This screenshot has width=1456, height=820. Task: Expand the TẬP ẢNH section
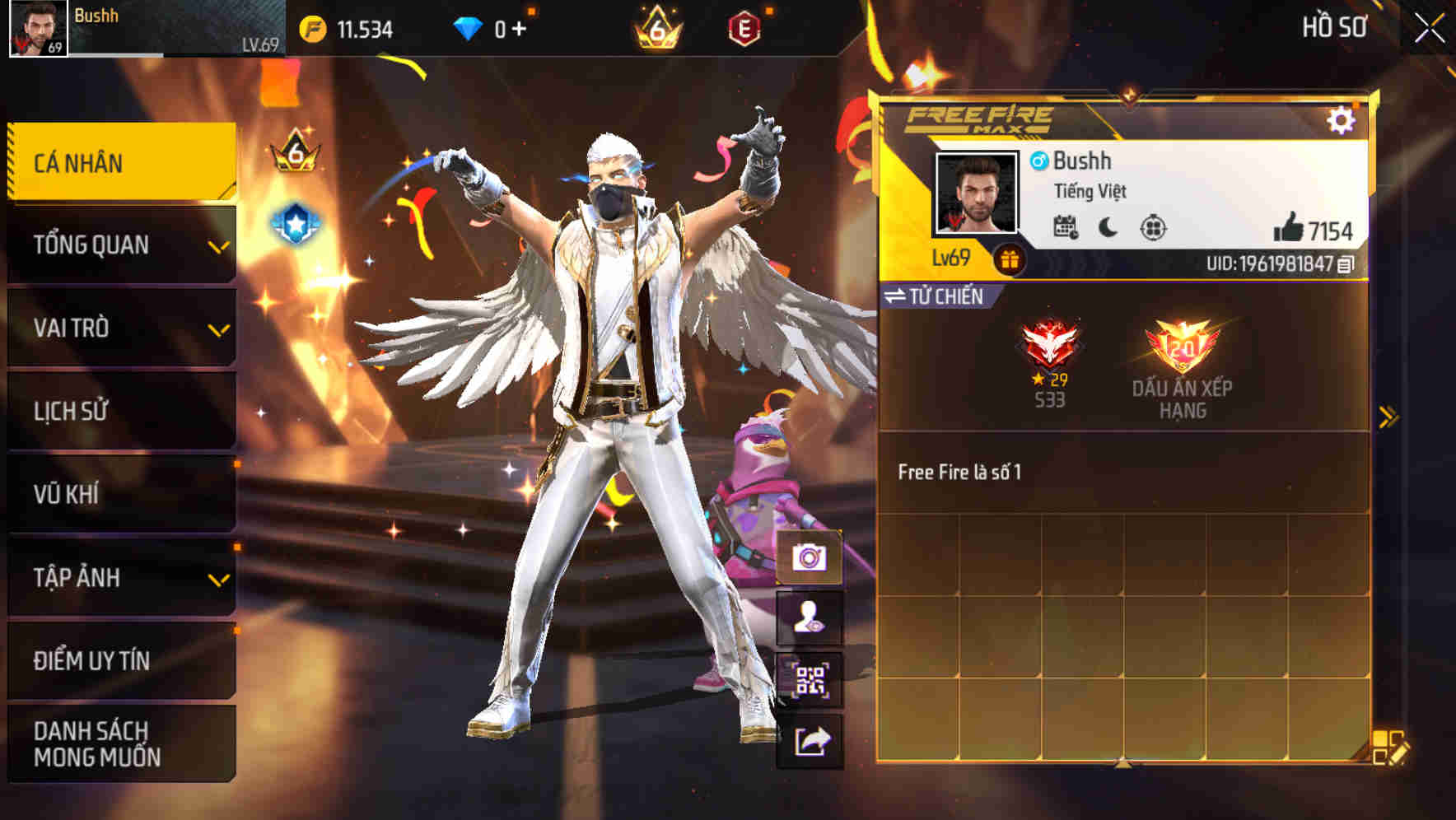[119, 578]
